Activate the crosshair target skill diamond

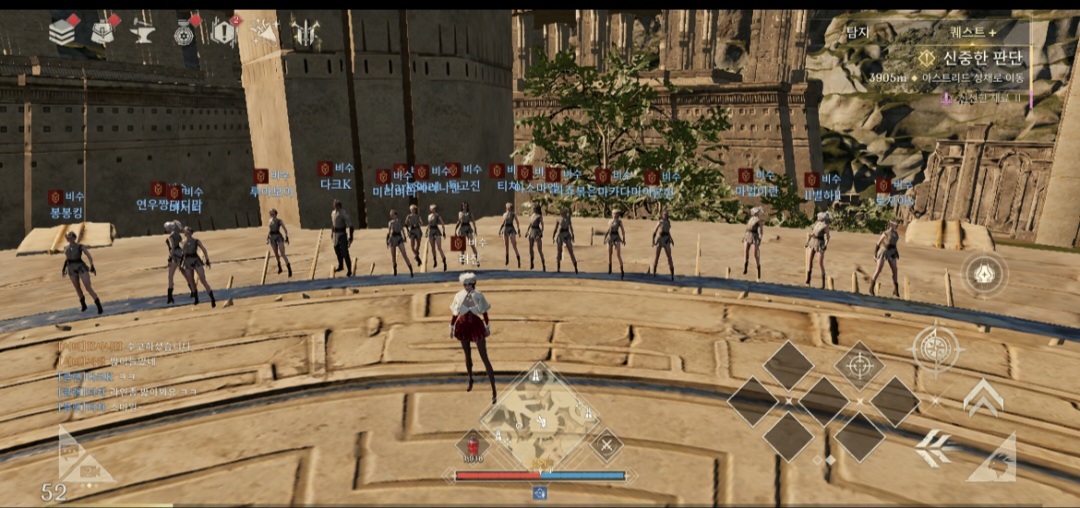859,366
